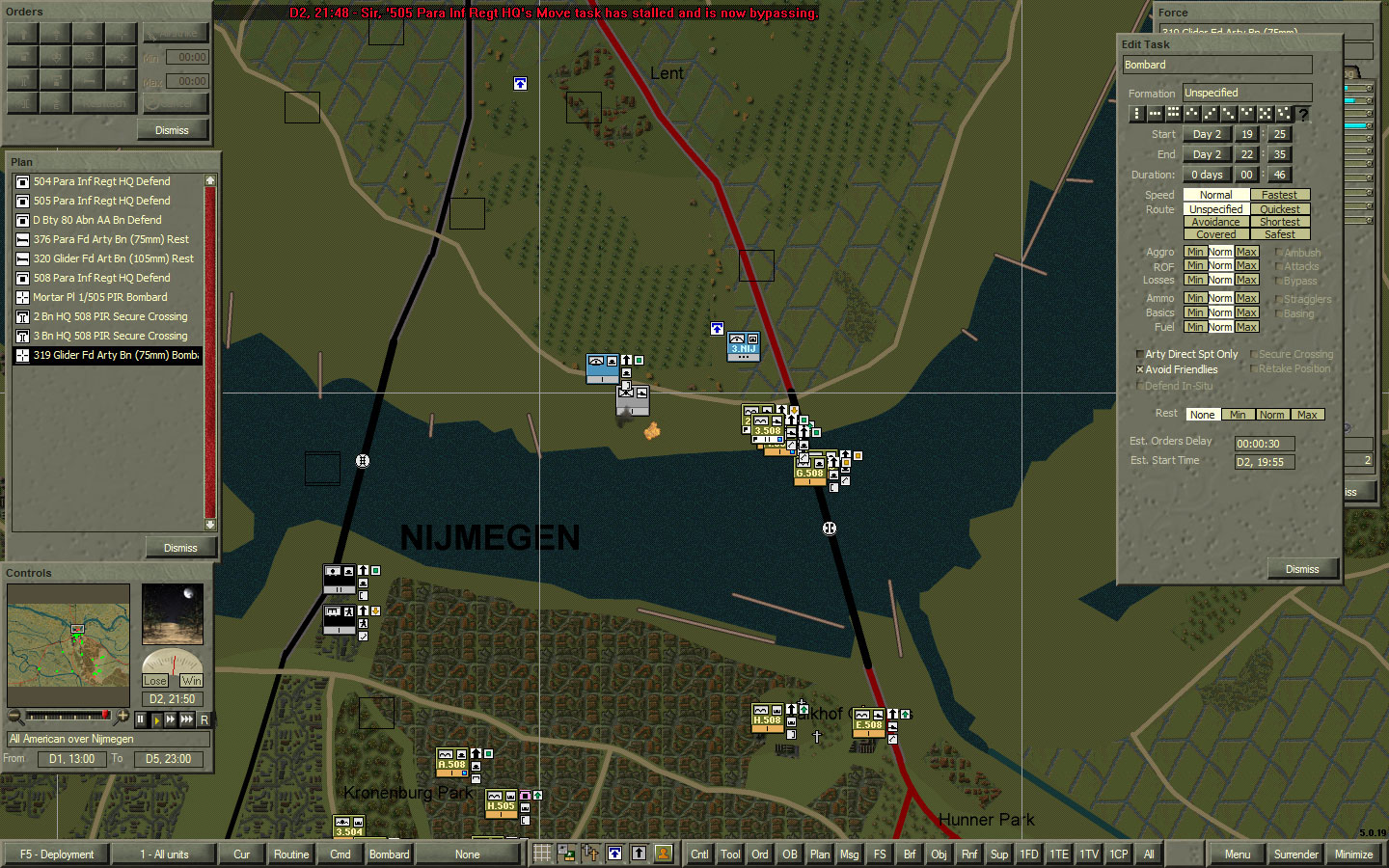Toggle the map grid overlay icon
Viewport: 1389px width, 868px height.
point(542,854)
